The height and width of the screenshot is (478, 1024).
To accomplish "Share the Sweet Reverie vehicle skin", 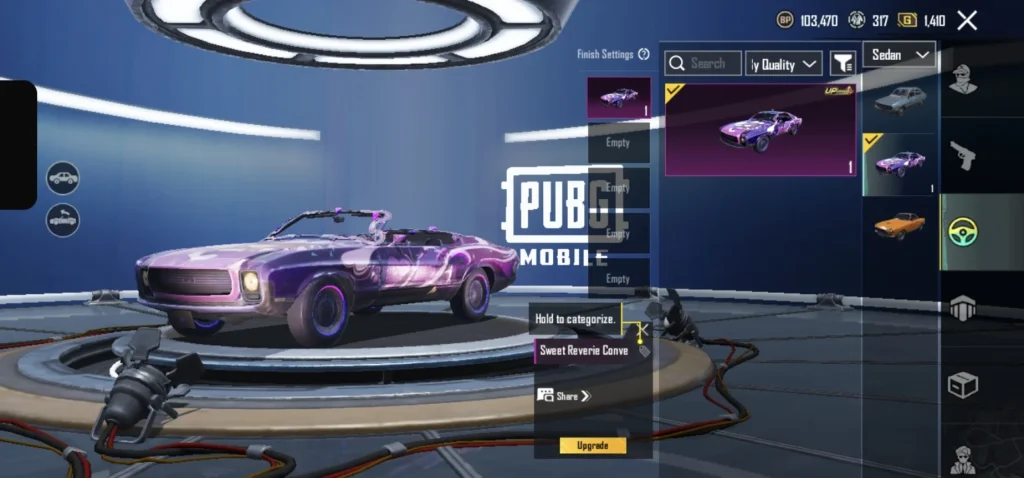I will point(565,396).
